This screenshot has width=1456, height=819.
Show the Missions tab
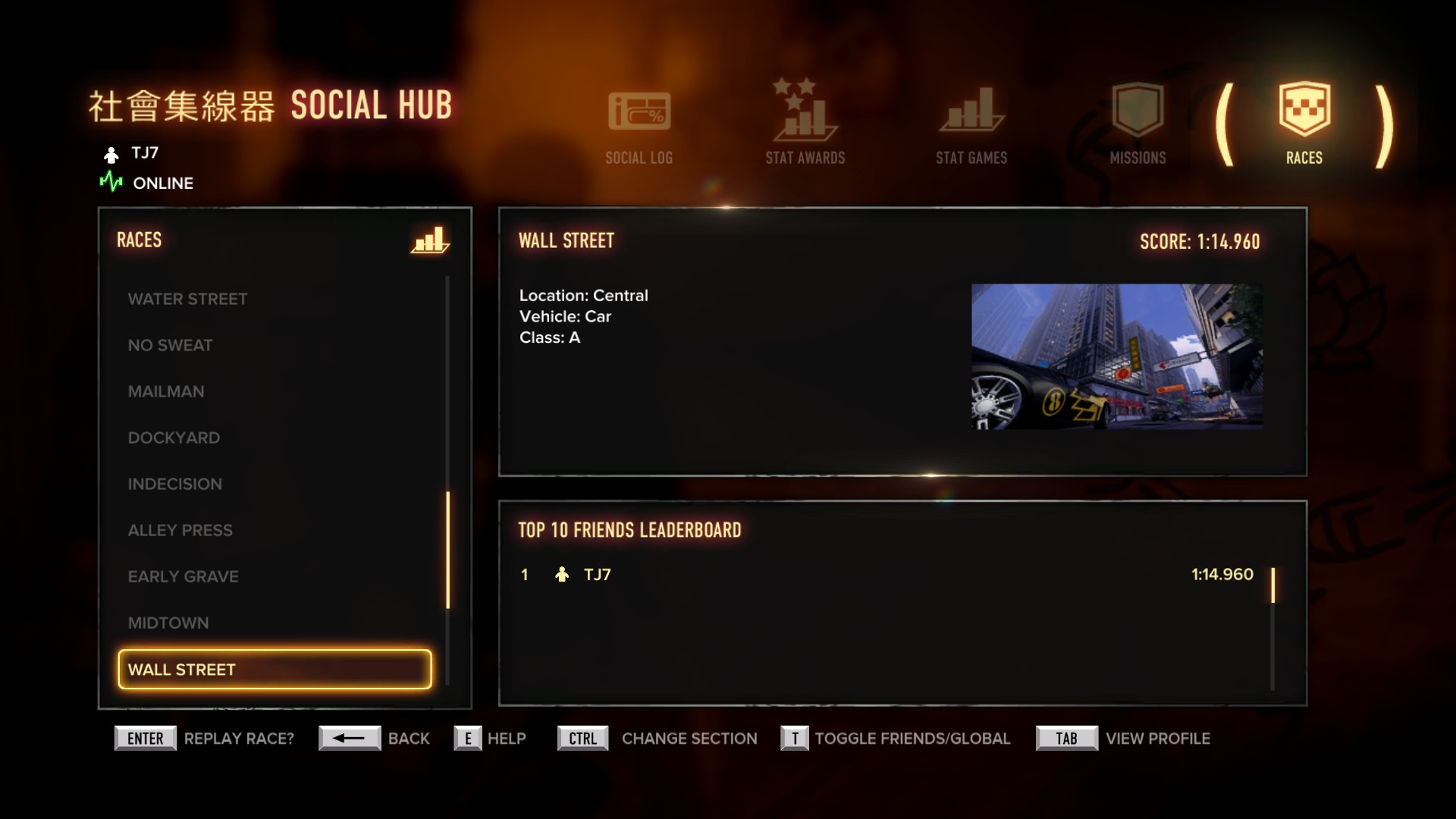(1137, 126)
